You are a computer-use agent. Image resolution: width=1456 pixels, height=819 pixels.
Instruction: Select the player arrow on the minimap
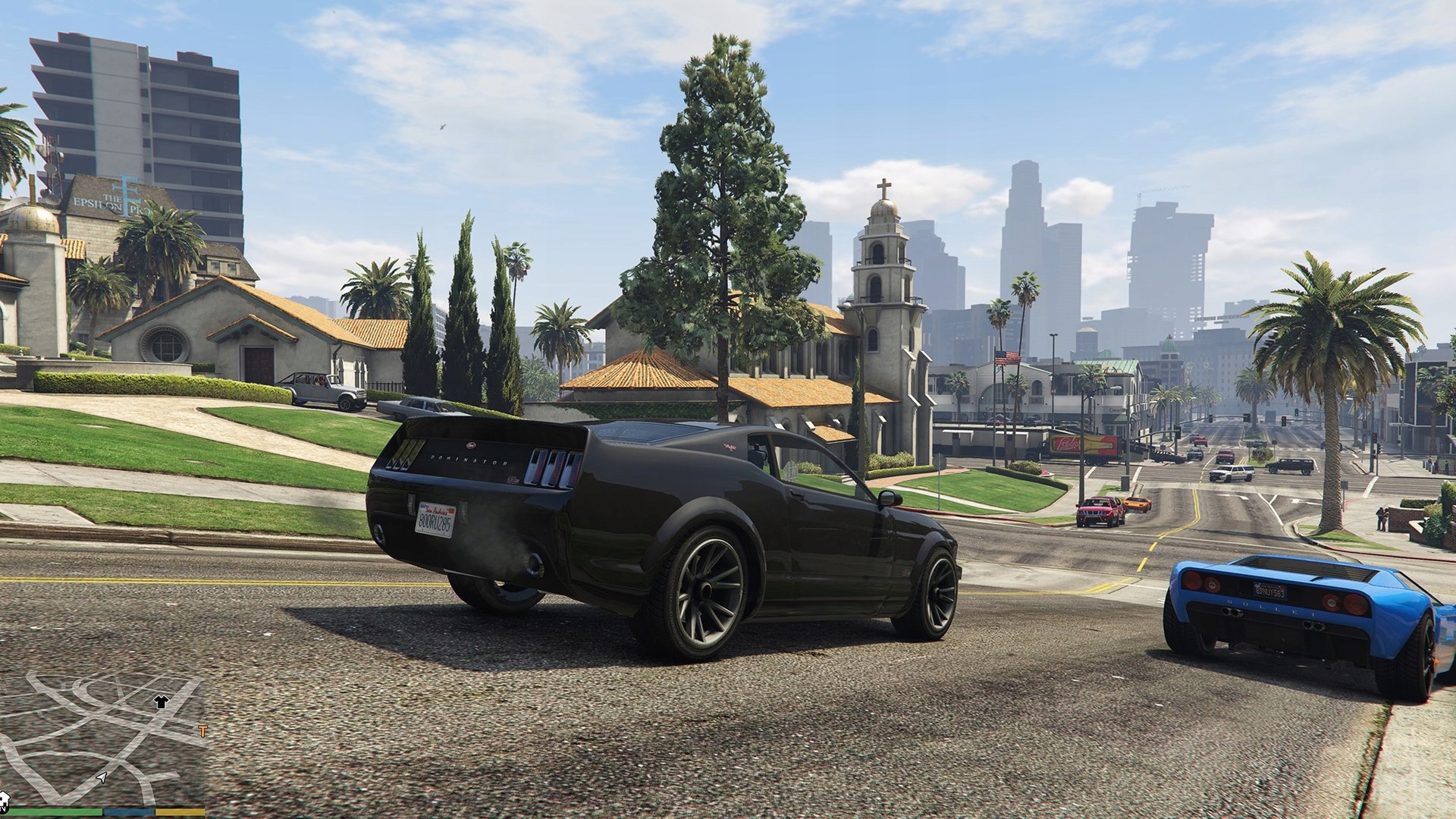point(102,780)
